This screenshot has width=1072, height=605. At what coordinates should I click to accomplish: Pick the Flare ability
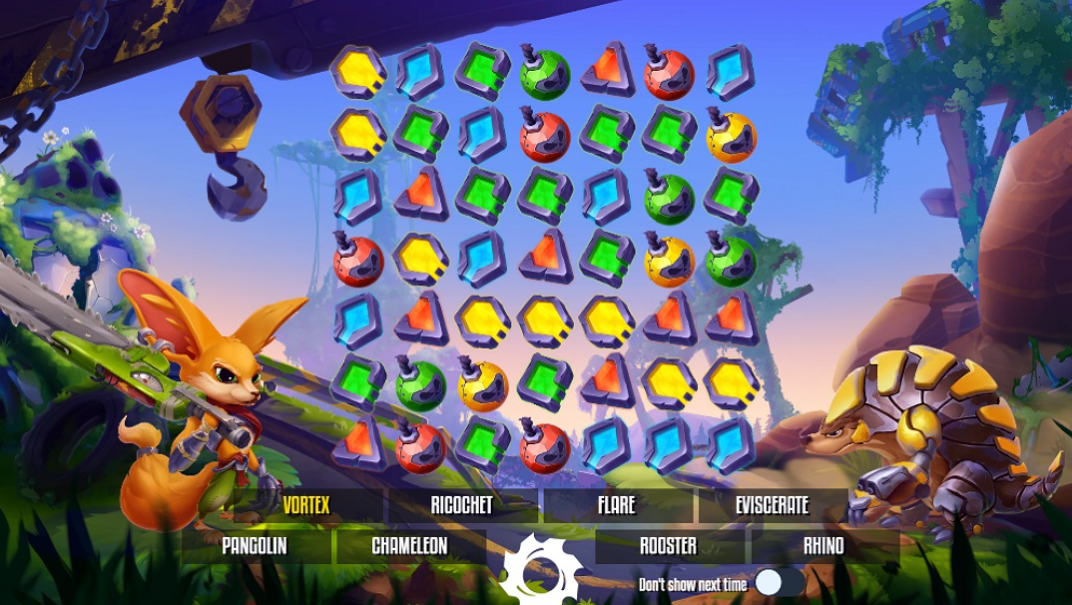(616, 505)
